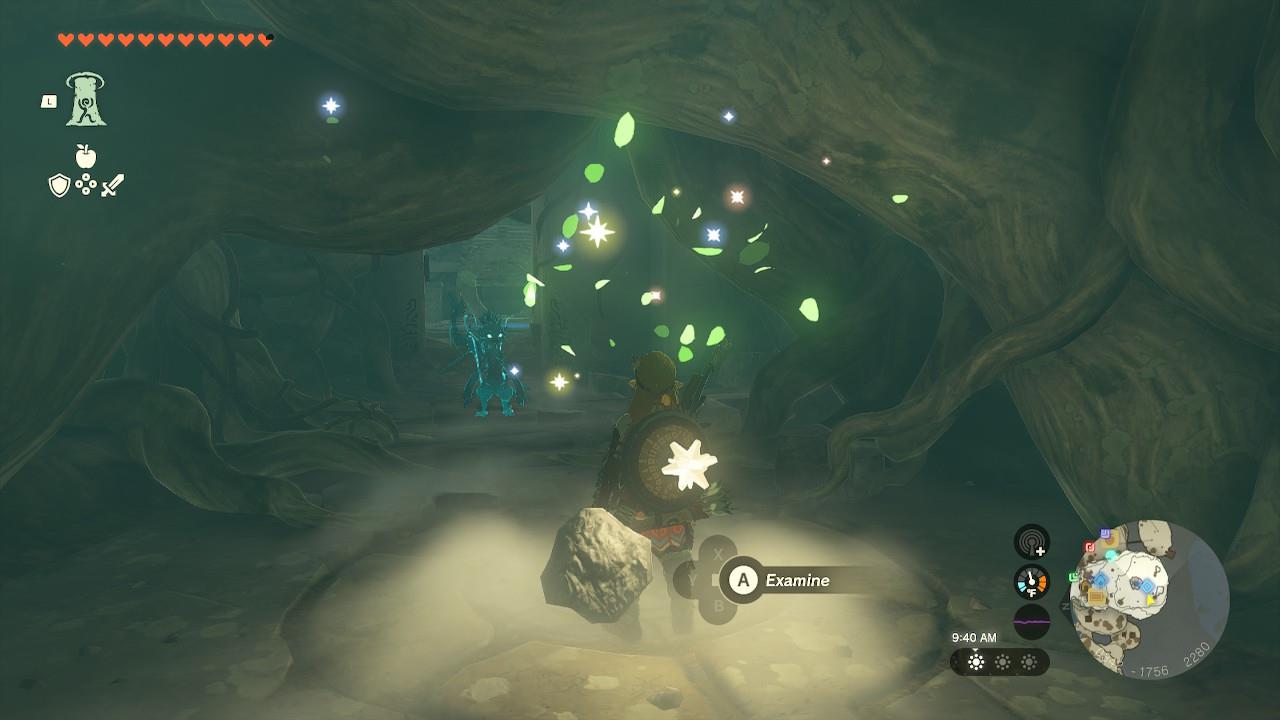Select the cyan glowing marker on the minimap
This screenshot has height=720, width=1280.
pos(1111,555)
